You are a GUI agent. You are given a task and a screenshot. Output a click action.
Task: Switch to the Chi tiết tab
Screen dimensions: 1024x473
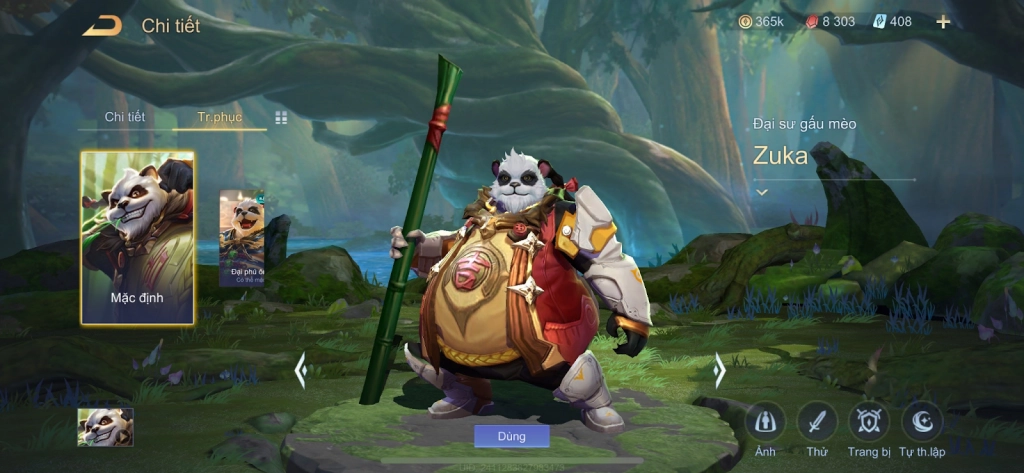pos(125,117)
